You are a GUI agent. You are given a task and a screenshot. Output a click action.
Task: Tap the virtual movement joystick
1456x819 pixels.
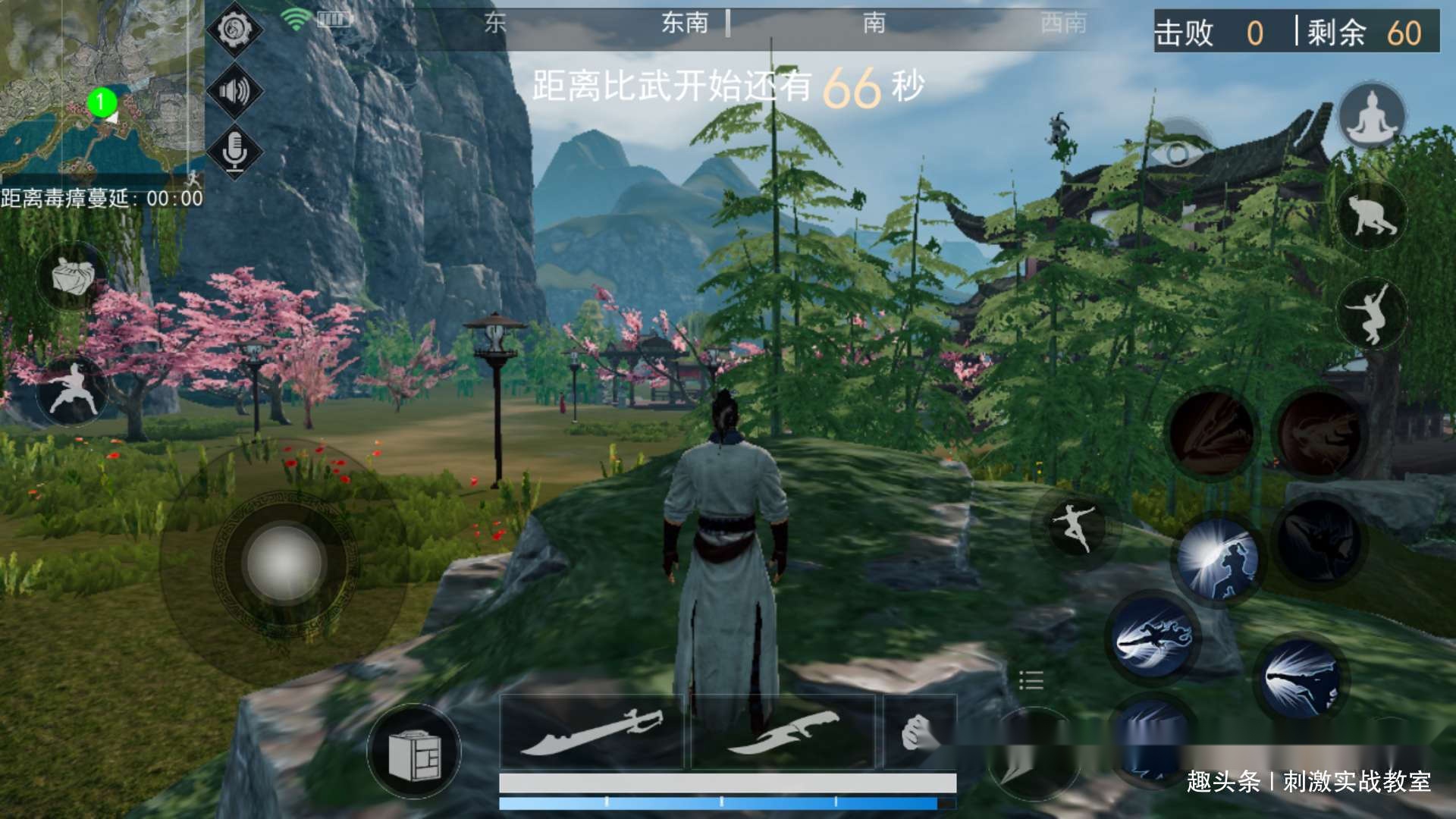point(284,563)
